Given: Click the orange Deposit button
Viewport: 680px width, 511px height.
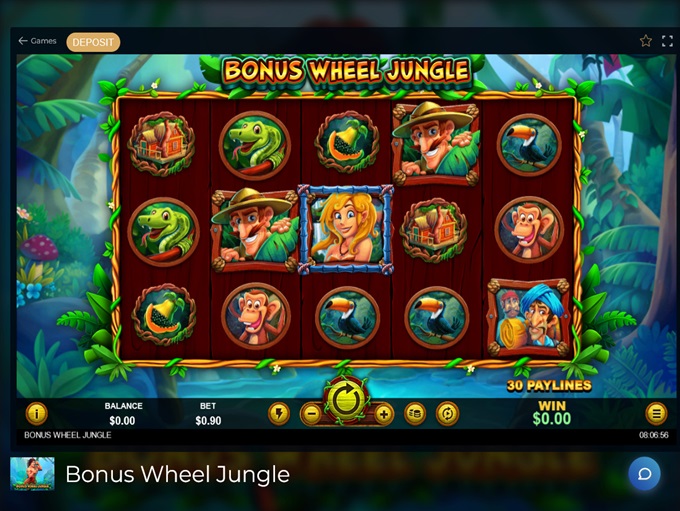Looking at the screenshot, I should [x=93, y=42].
